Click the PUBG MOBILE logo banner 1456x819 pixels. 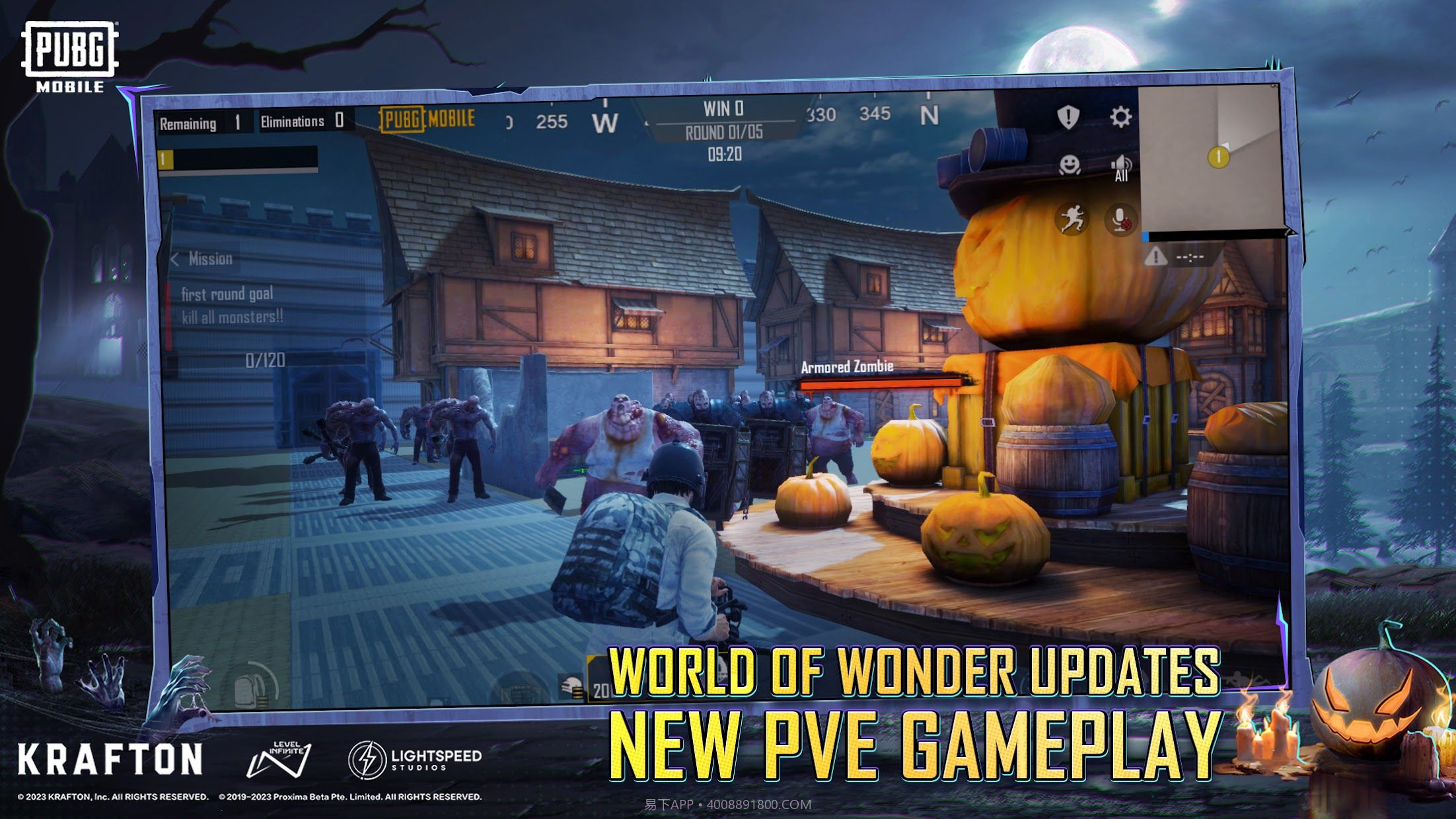(x=427, y=120)
